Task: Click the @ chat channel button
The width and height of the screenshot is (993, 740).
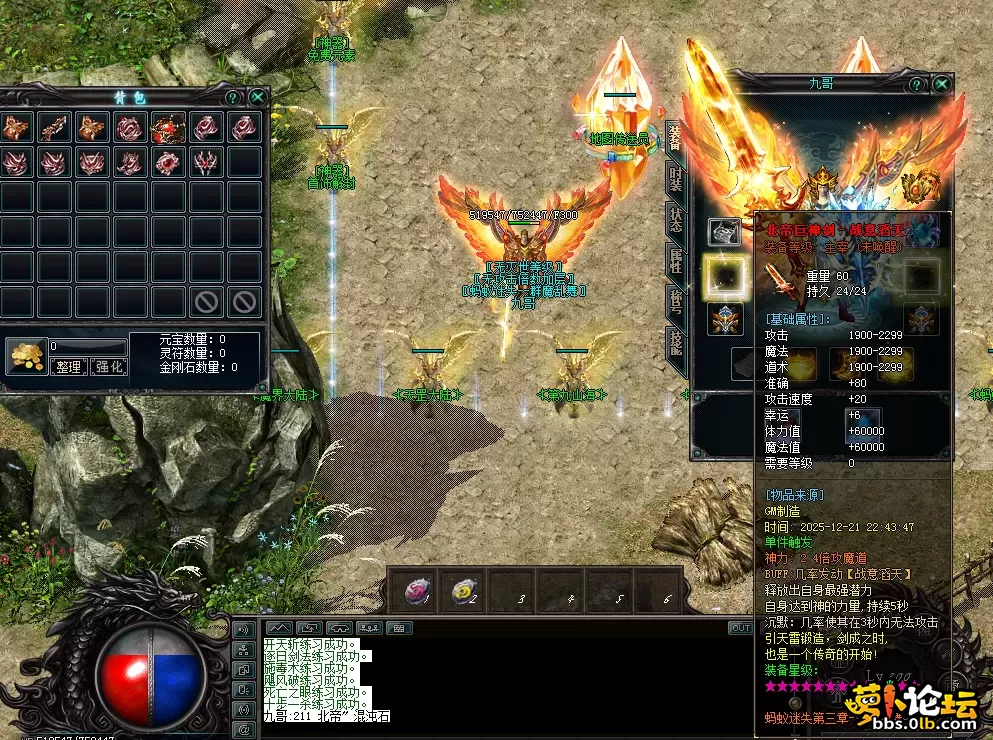Action: (242, 729)
